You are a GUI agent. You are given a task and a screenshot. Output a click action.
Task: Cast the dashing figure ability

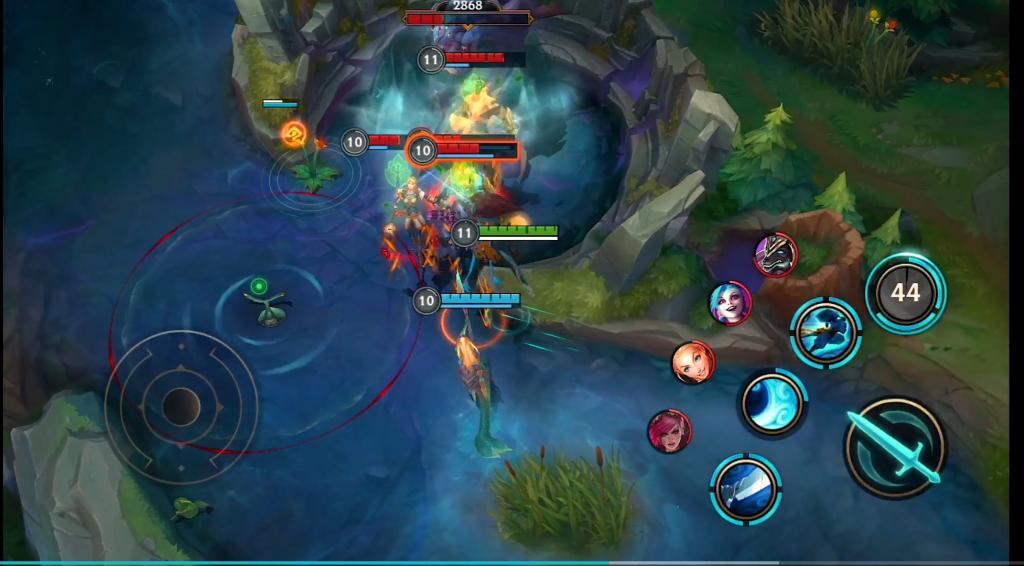pos(826,330)
